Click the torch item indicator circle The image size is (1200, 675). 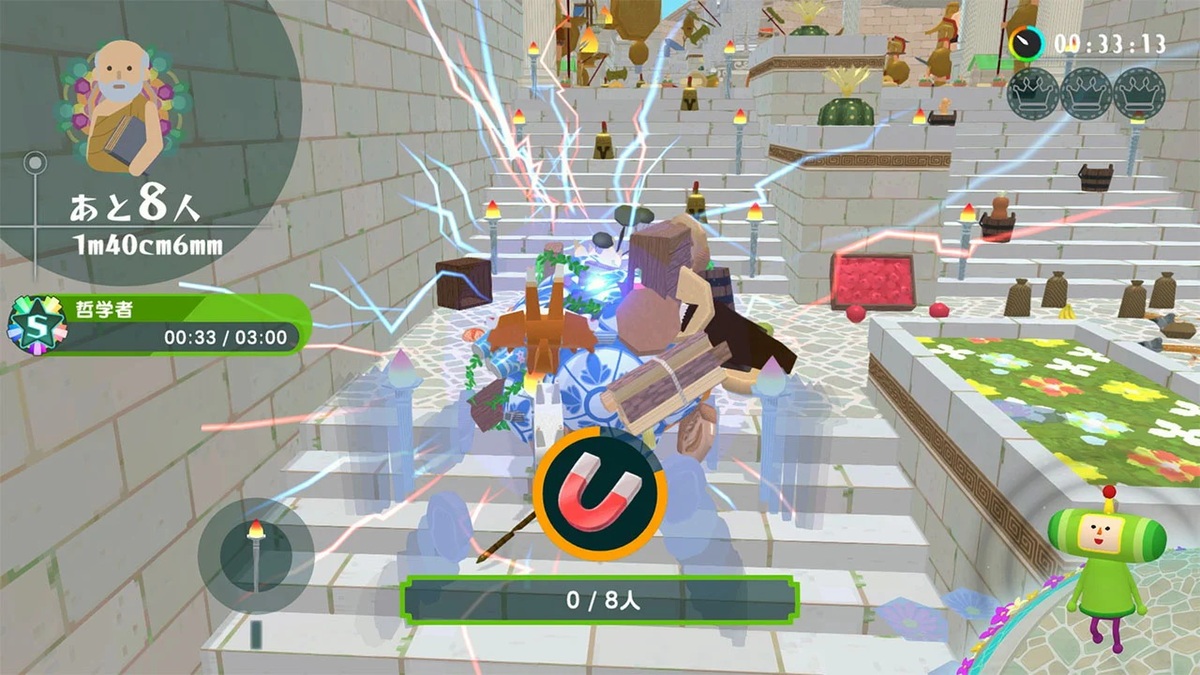(255, 555)
